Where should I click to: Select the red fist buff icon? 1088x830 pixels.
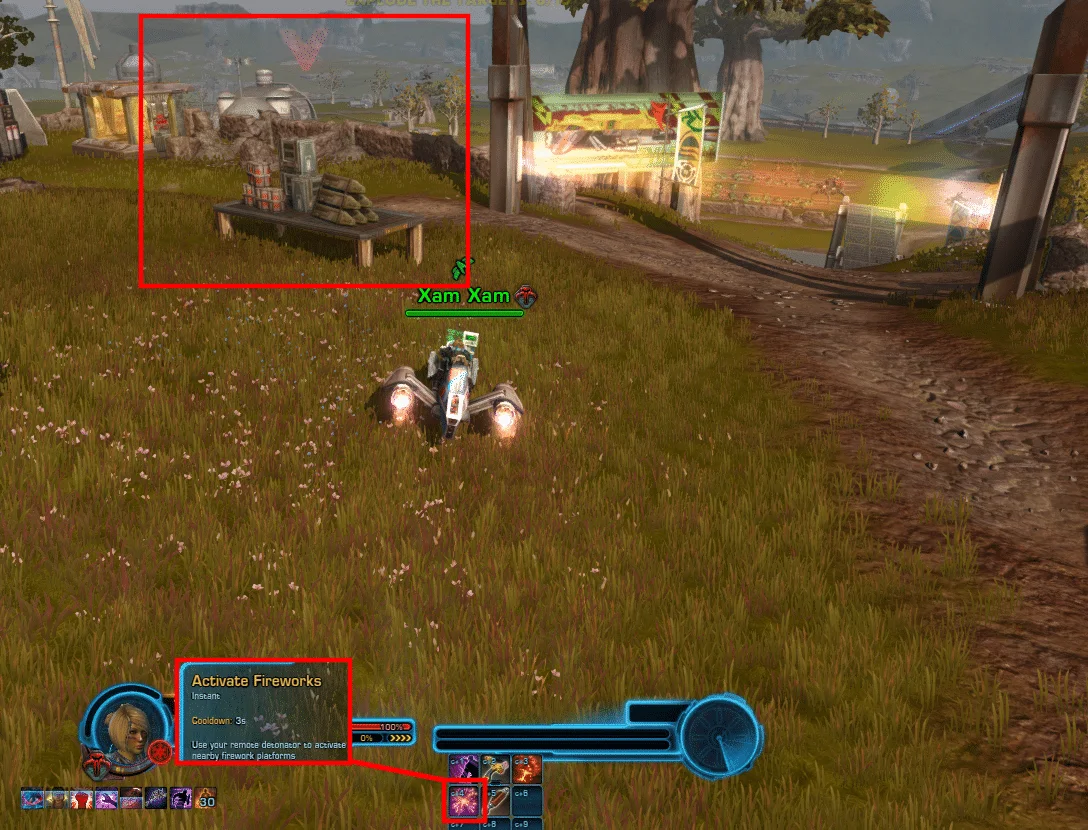[82, 798]
